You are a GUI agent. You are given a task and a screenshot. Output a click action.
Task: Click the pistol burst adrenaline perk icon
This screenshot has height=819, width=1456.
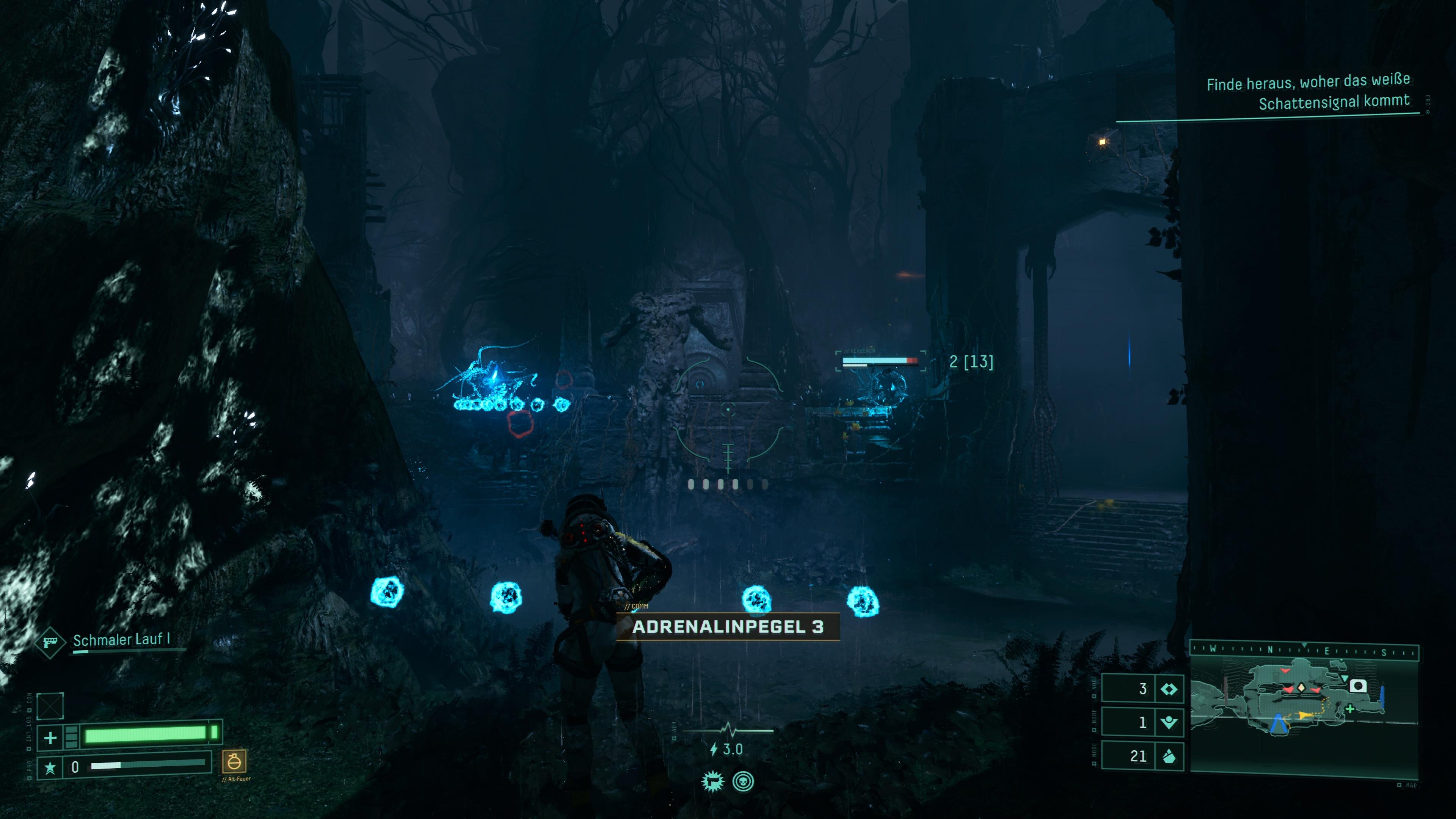(x=713, y=782)
